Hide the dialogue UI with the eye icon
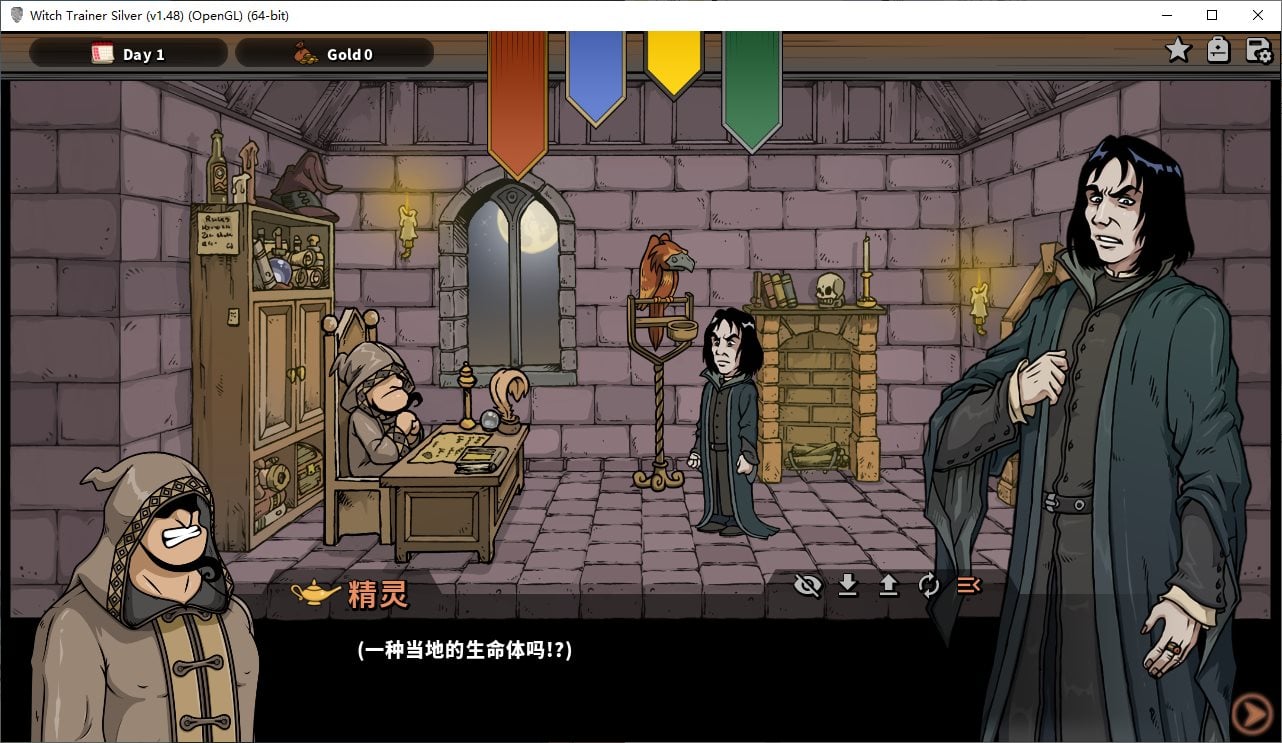 coord(808,586)
